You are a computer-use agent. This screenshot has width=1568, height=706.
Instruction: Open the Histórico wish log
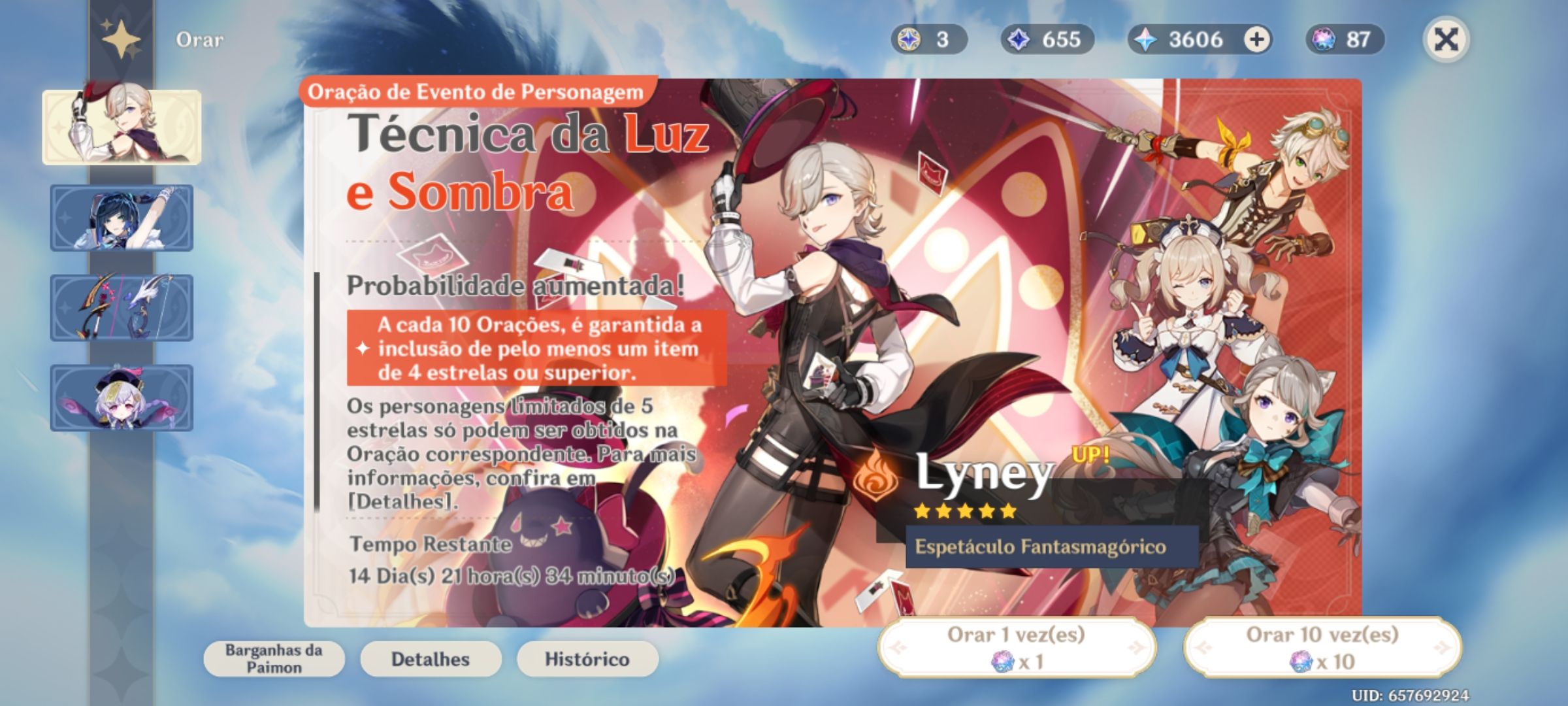point(586,659)
